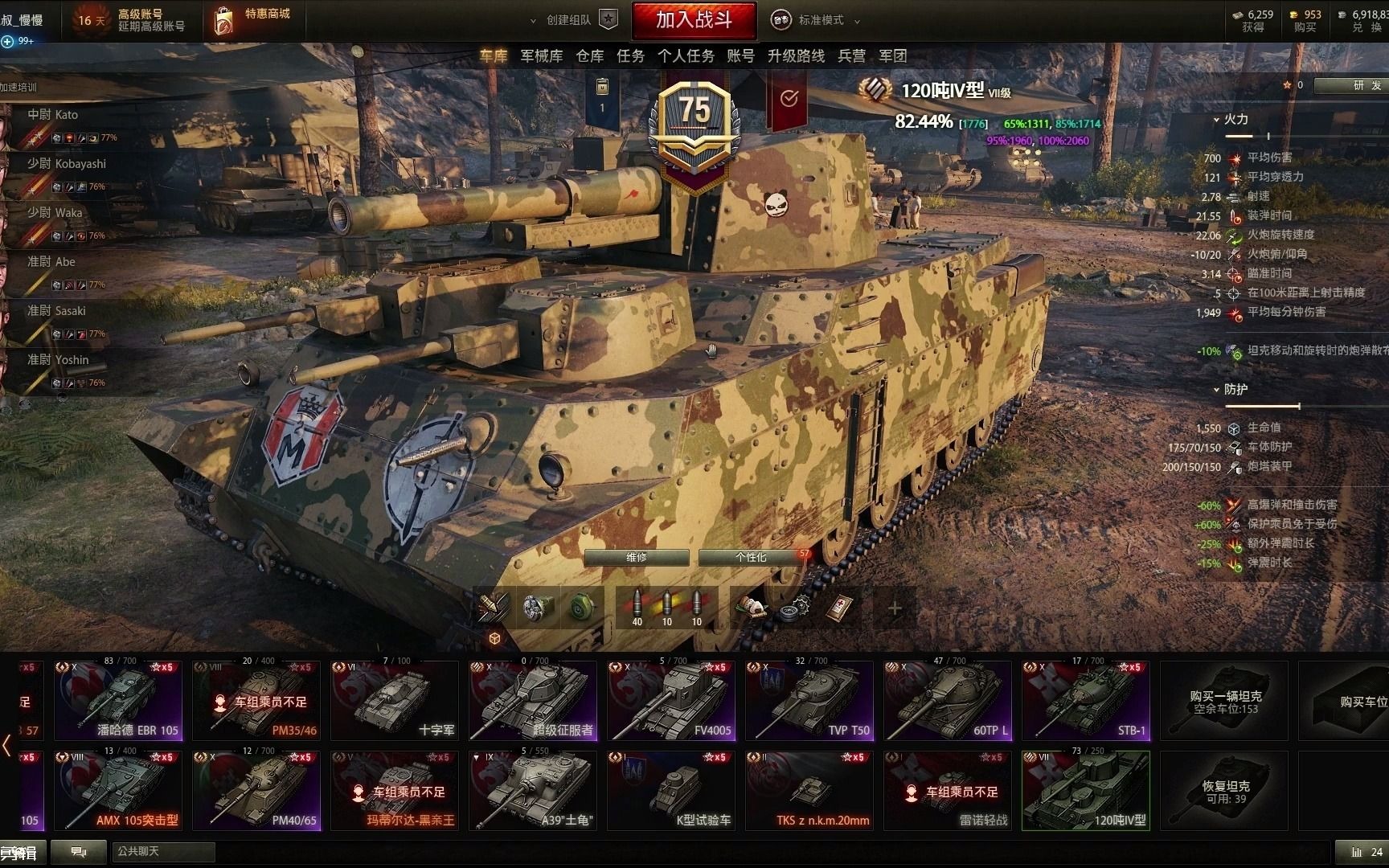Change the 标准模式 battle mode selector

pos(817,20)
